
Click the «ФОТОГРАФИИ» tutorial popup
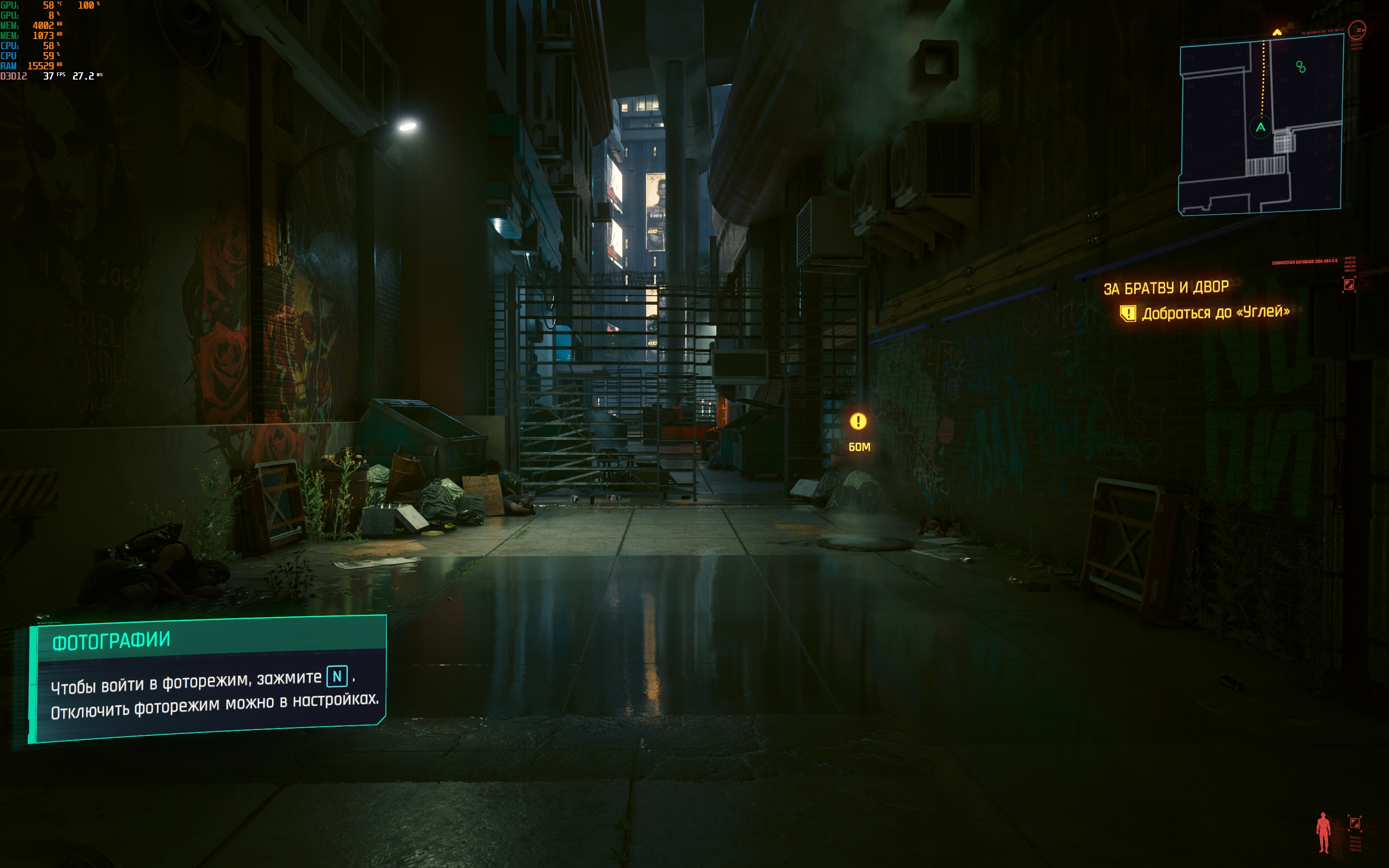click(x=208, y=678)
